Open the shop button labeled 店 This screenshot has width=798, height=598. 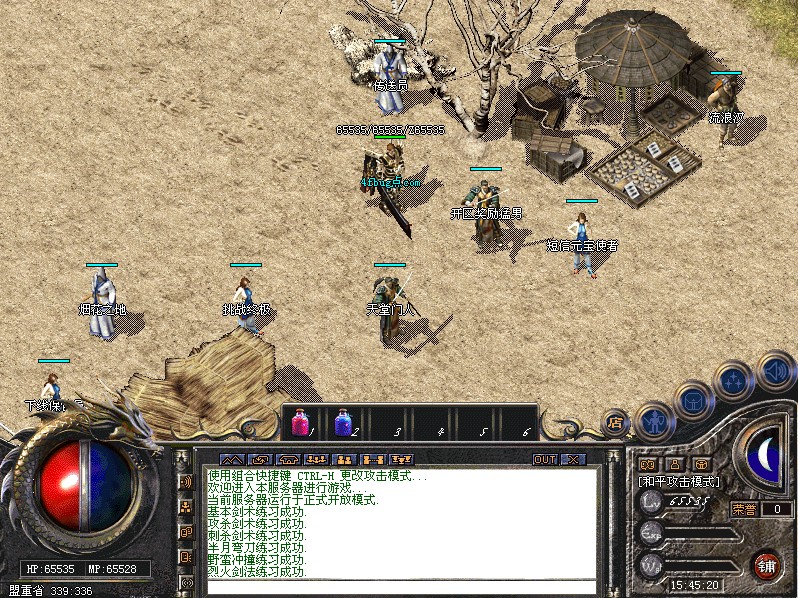click(x=615, y=422)
